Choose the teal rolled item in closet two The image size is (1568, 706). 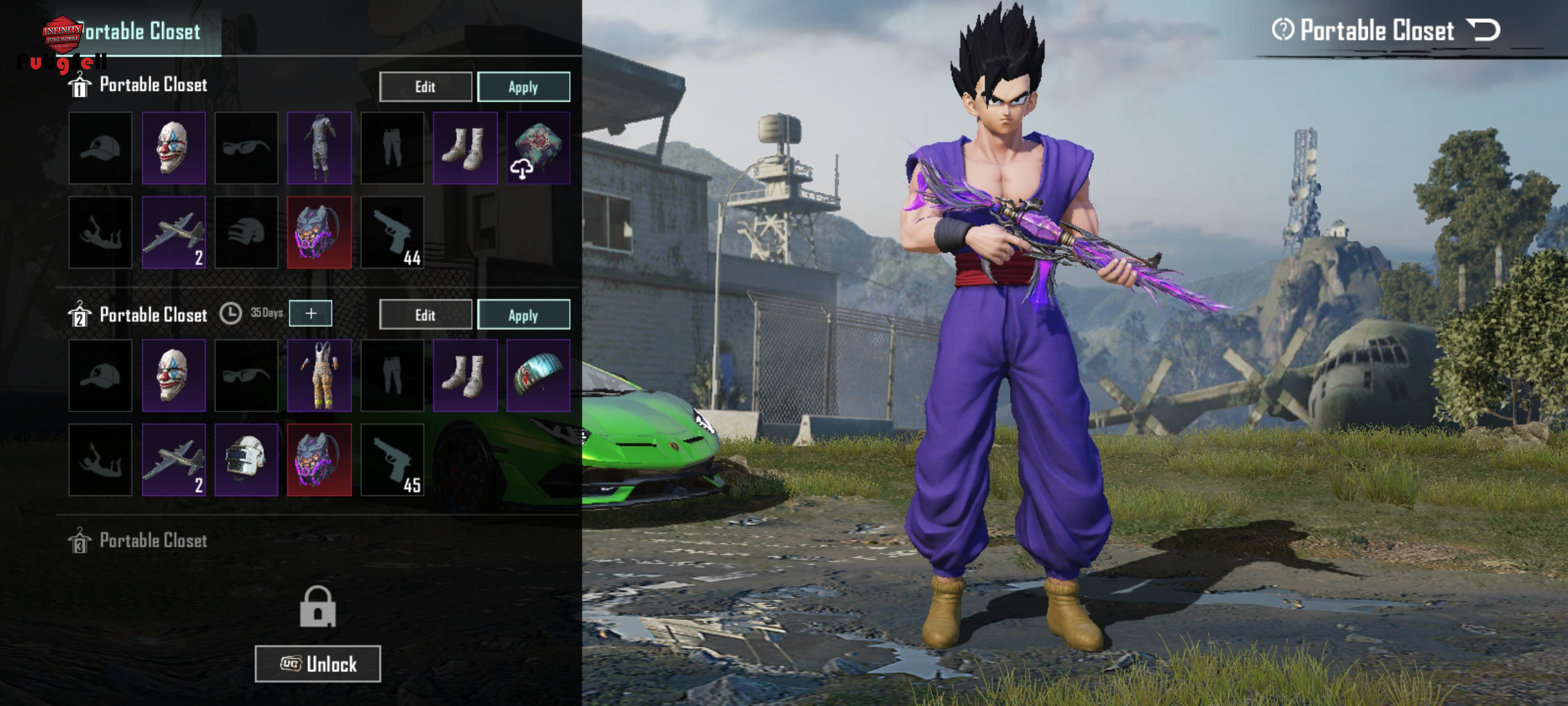pyautogui.click(x=538, y=375)
